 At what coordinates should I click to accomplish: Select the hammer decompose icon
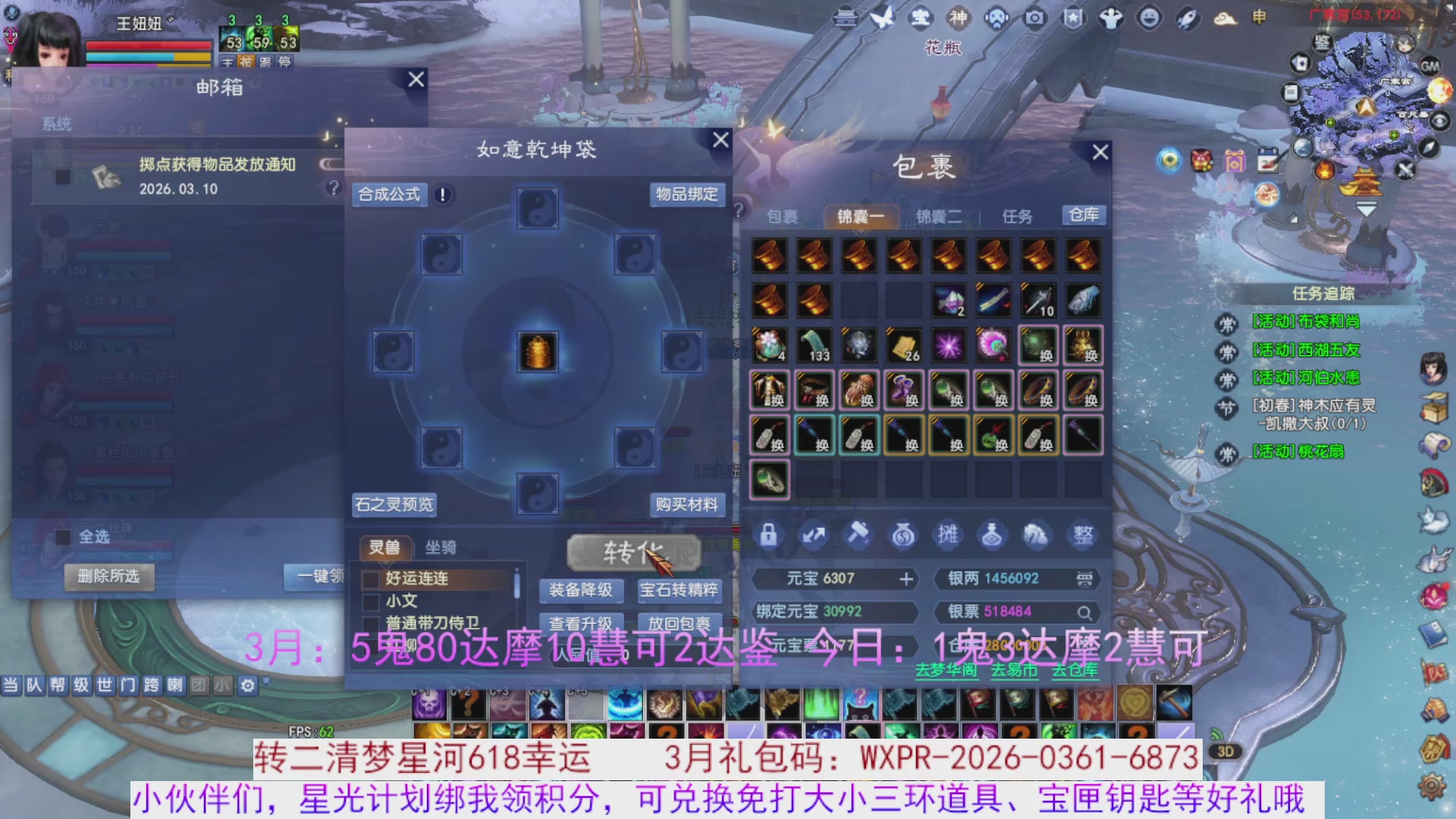pos(858,535)
